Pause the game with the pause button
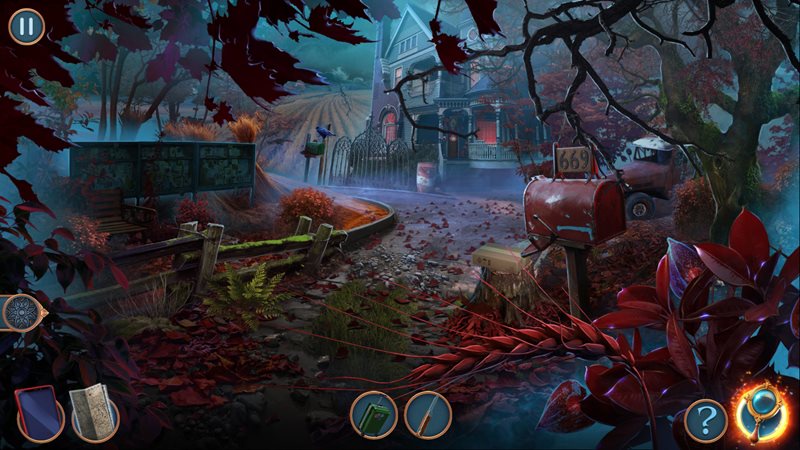This screenshot has width=800, height=450. (26, 26)
